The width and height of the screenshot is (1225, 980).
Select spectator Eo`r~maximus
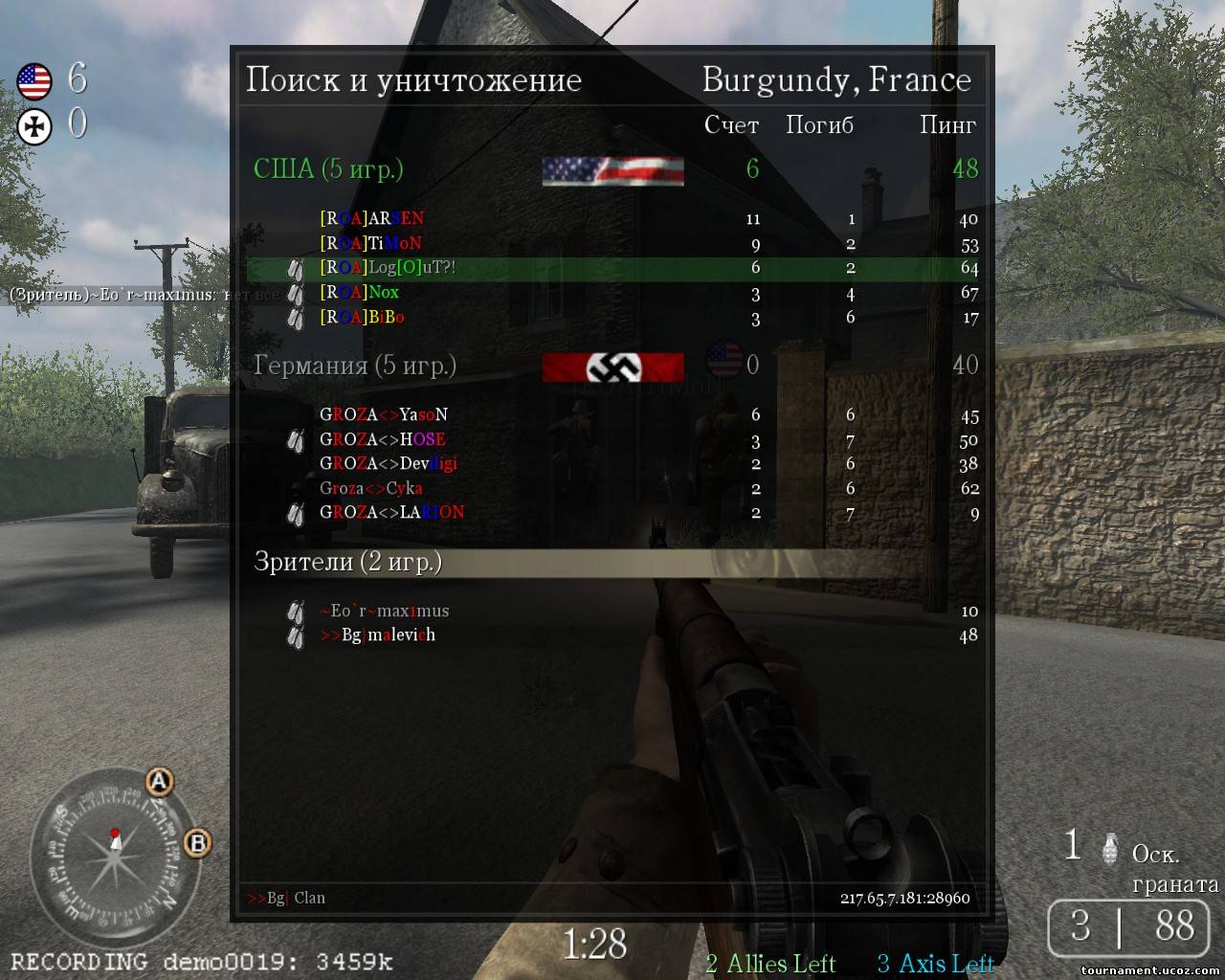tap(384, 611)
